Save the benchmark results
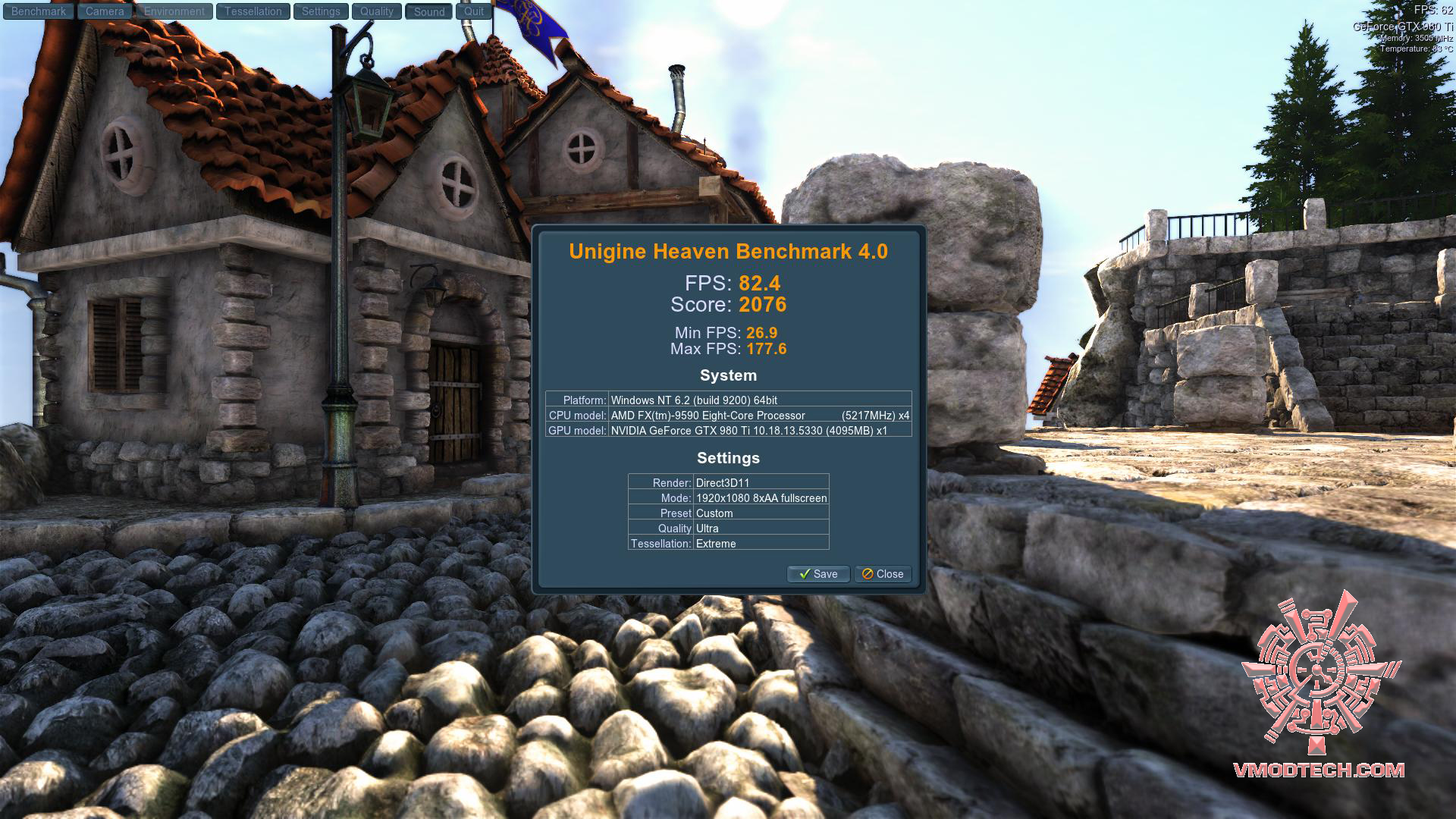Image resolution: width=1456 pixels, height=819 pixels. pyautogui.click(x=817, y=574)
